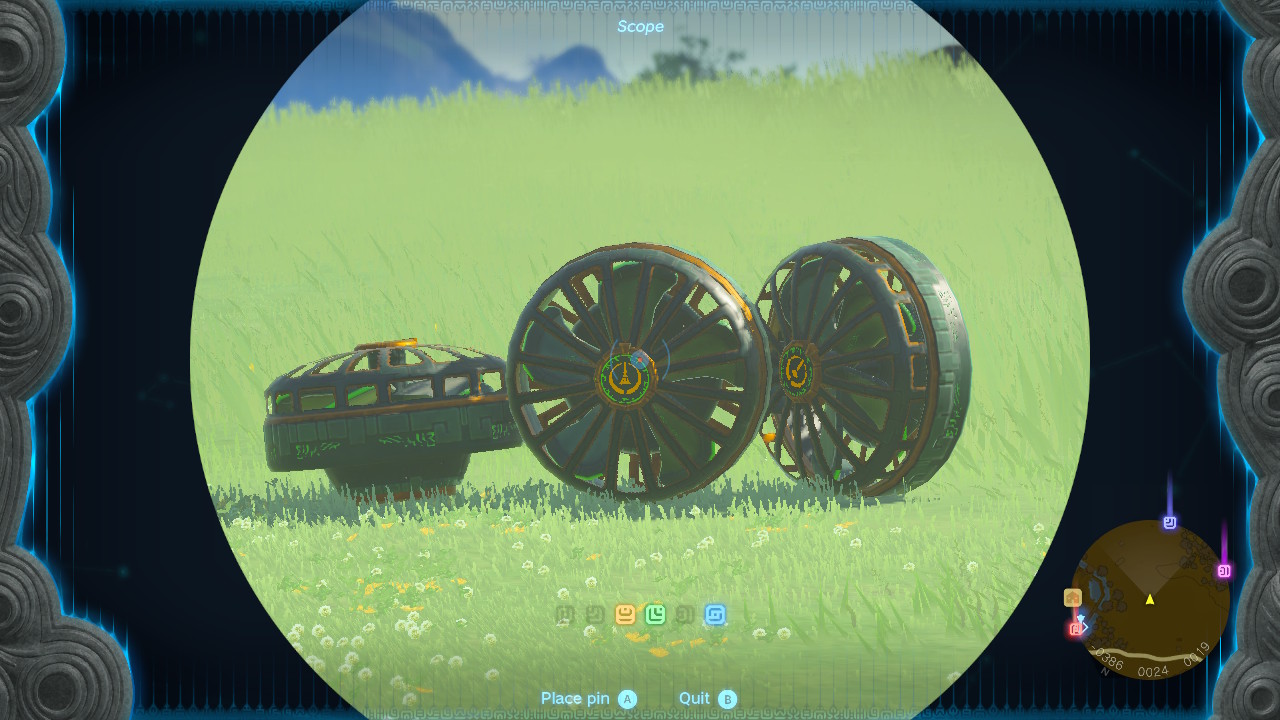
Task: Click the purple pin marker on minimap
Action: tap(1169, 522)
